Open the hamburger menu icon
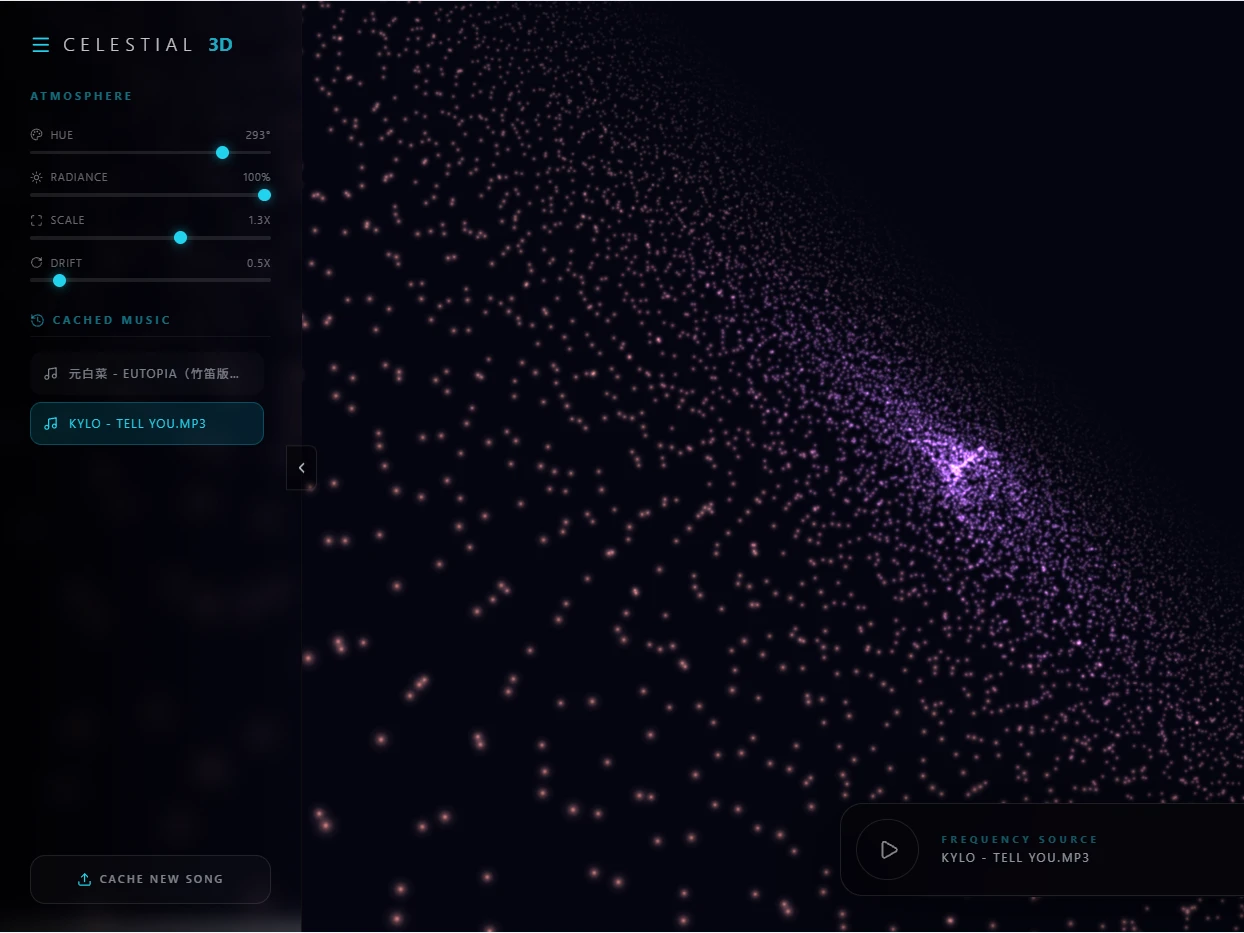This screenshot has height=933, width=1244. (41, 45)
